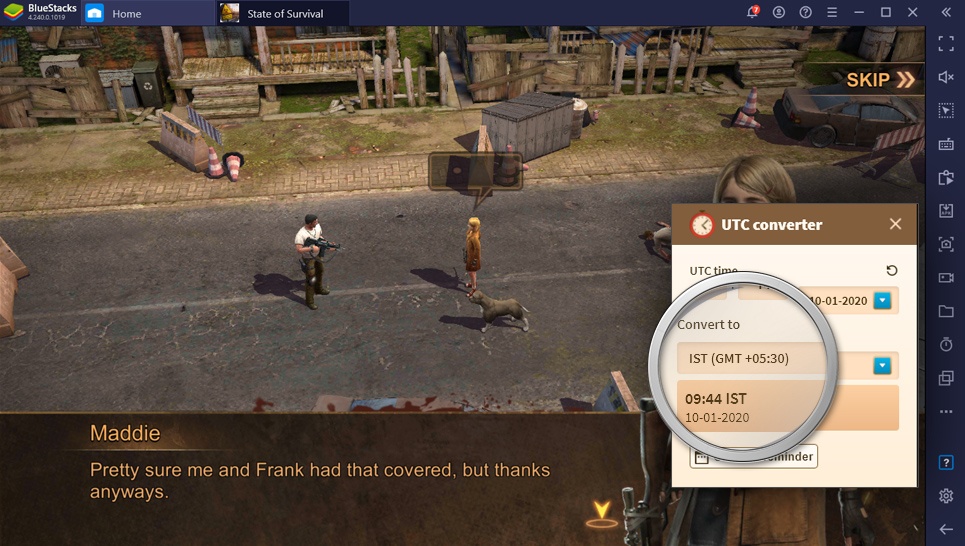This screenshot has height=546, width=965.
Task: Switch to the BlueStacks Home tab
Action: click(125, 14)
